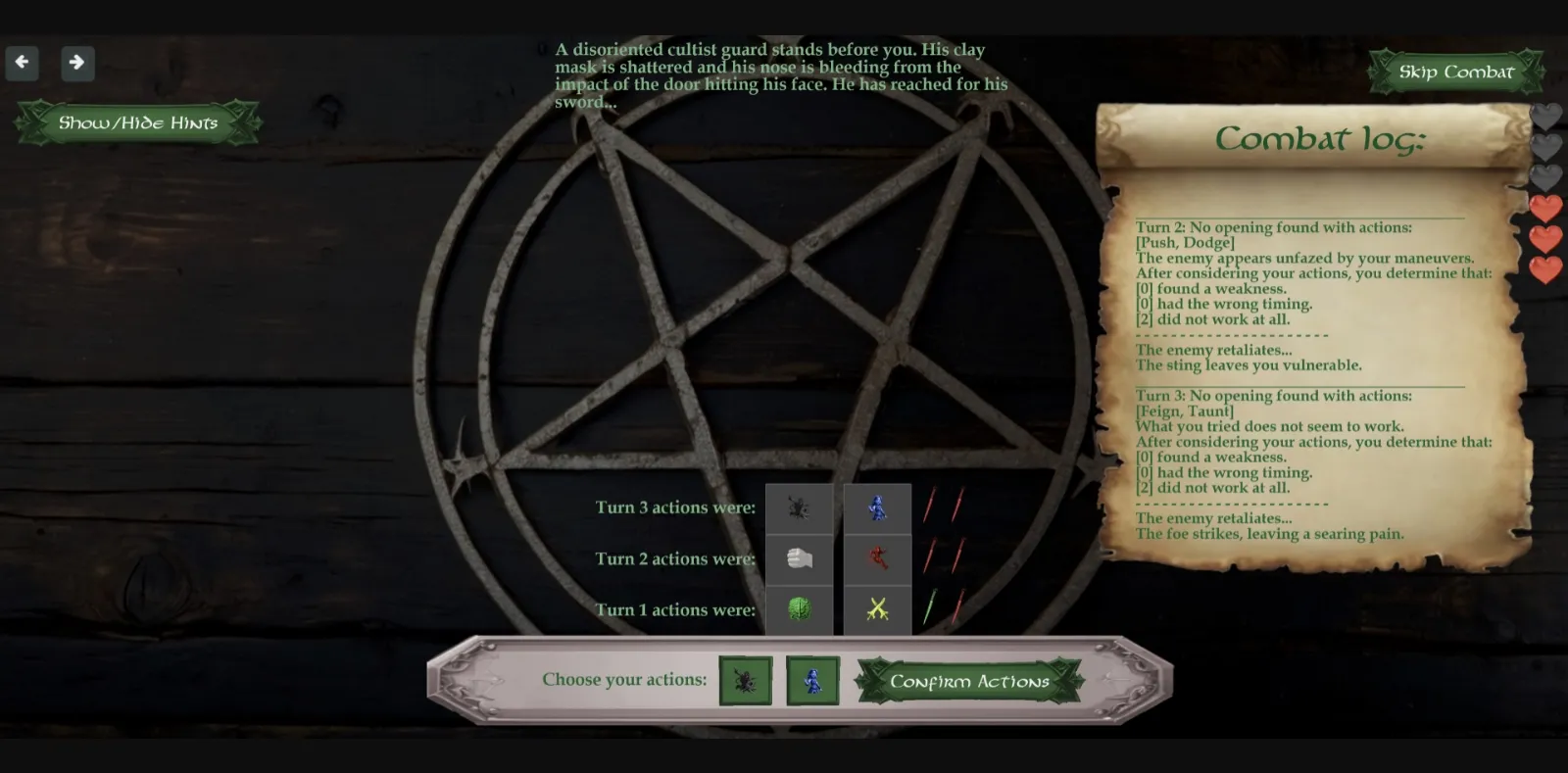Click the back navigation arrow
The width and height of the screenshot is (1568, 773).
tap(22, 63)
